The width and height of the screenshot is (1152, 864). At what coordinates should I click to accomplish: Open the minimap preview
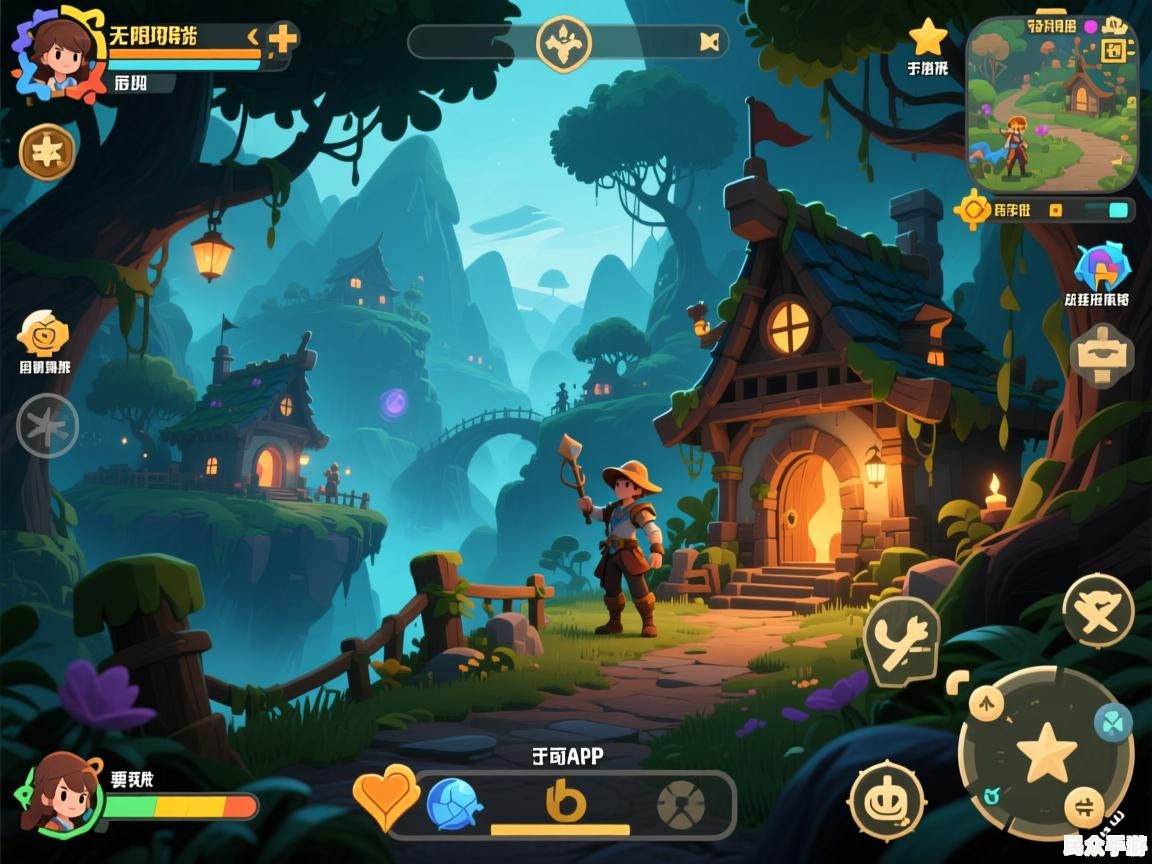point(1052,104)
